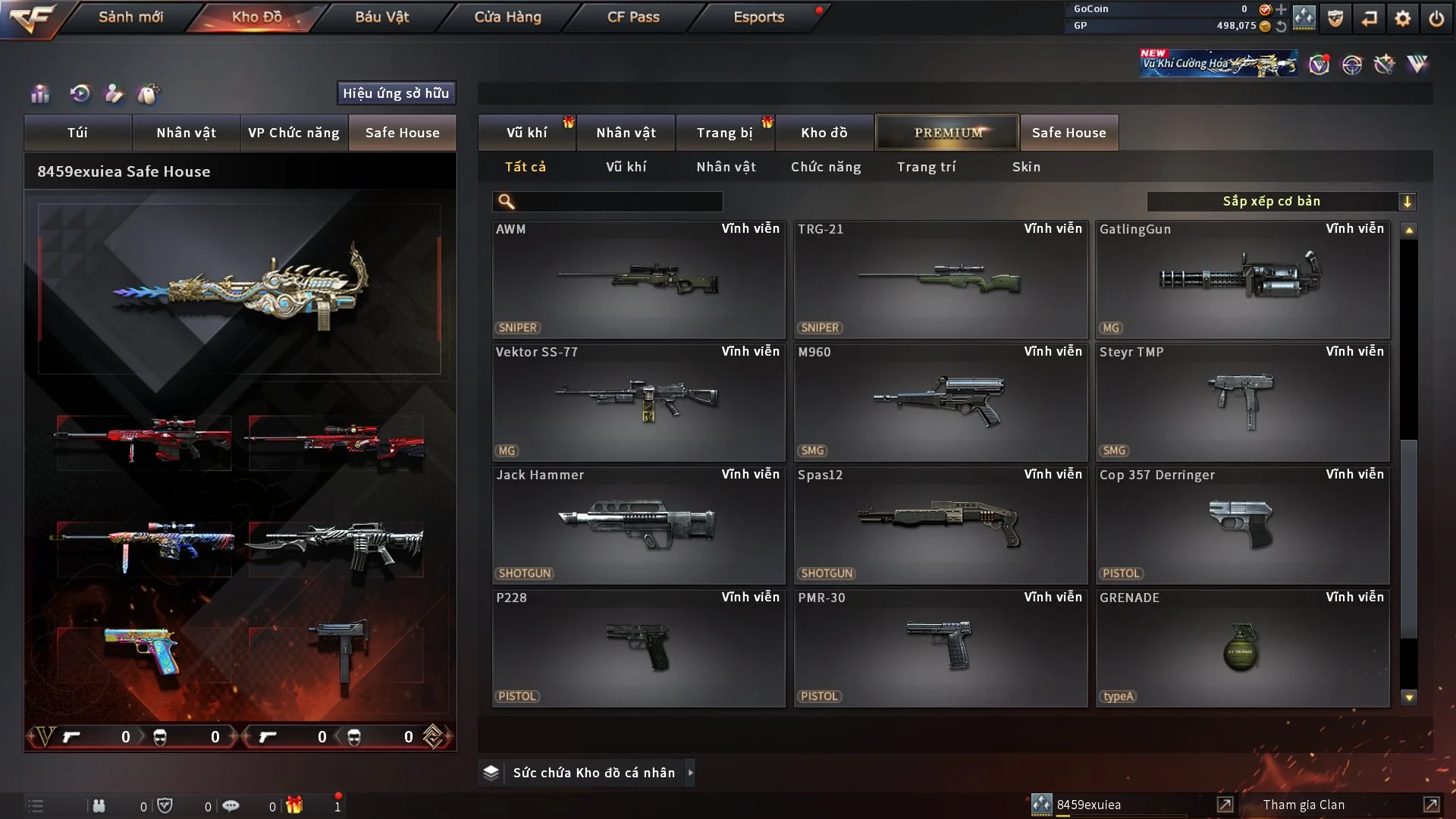Open the Kho đồ storage tab
This screenshot has height=819, width=1456.
tap(824, 133)
